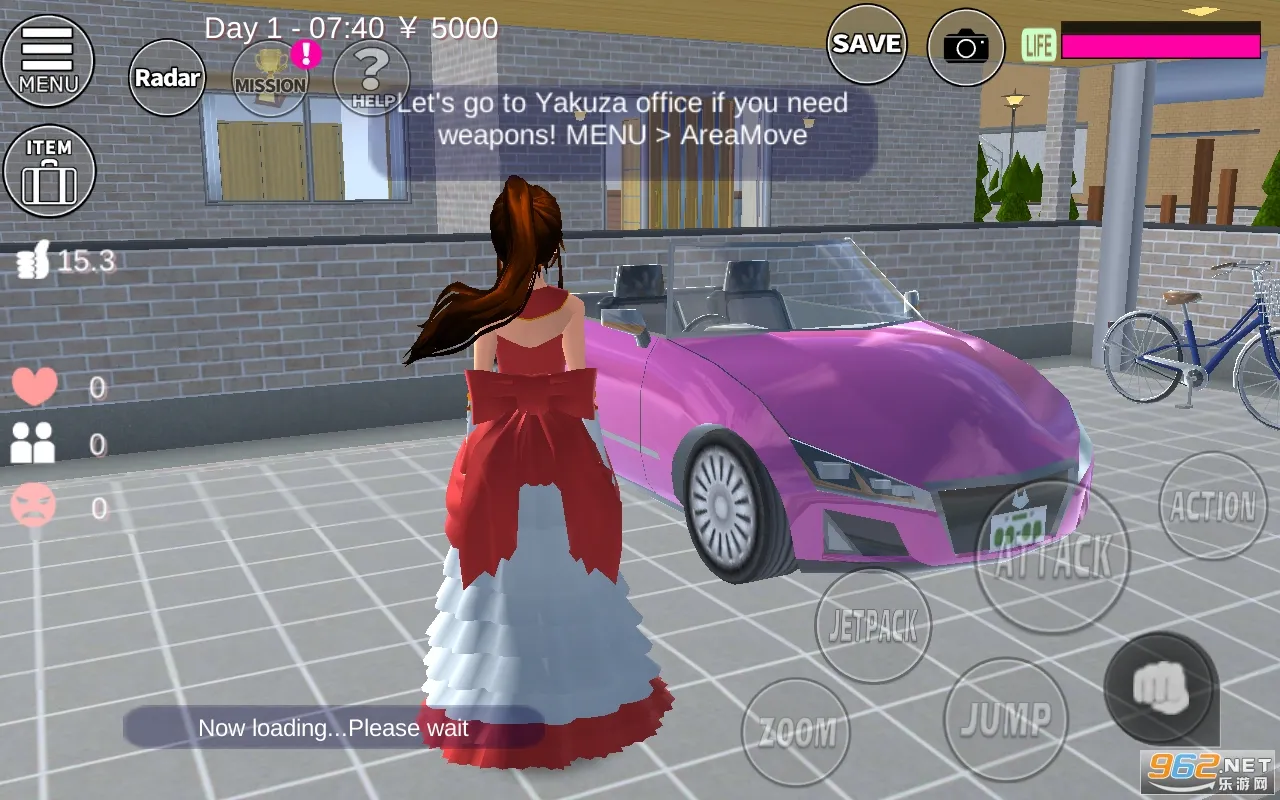This screenshot has width=1280, height=800.
Task: Take a screenshot with the camera icon
Action: [x=965, y=46]
